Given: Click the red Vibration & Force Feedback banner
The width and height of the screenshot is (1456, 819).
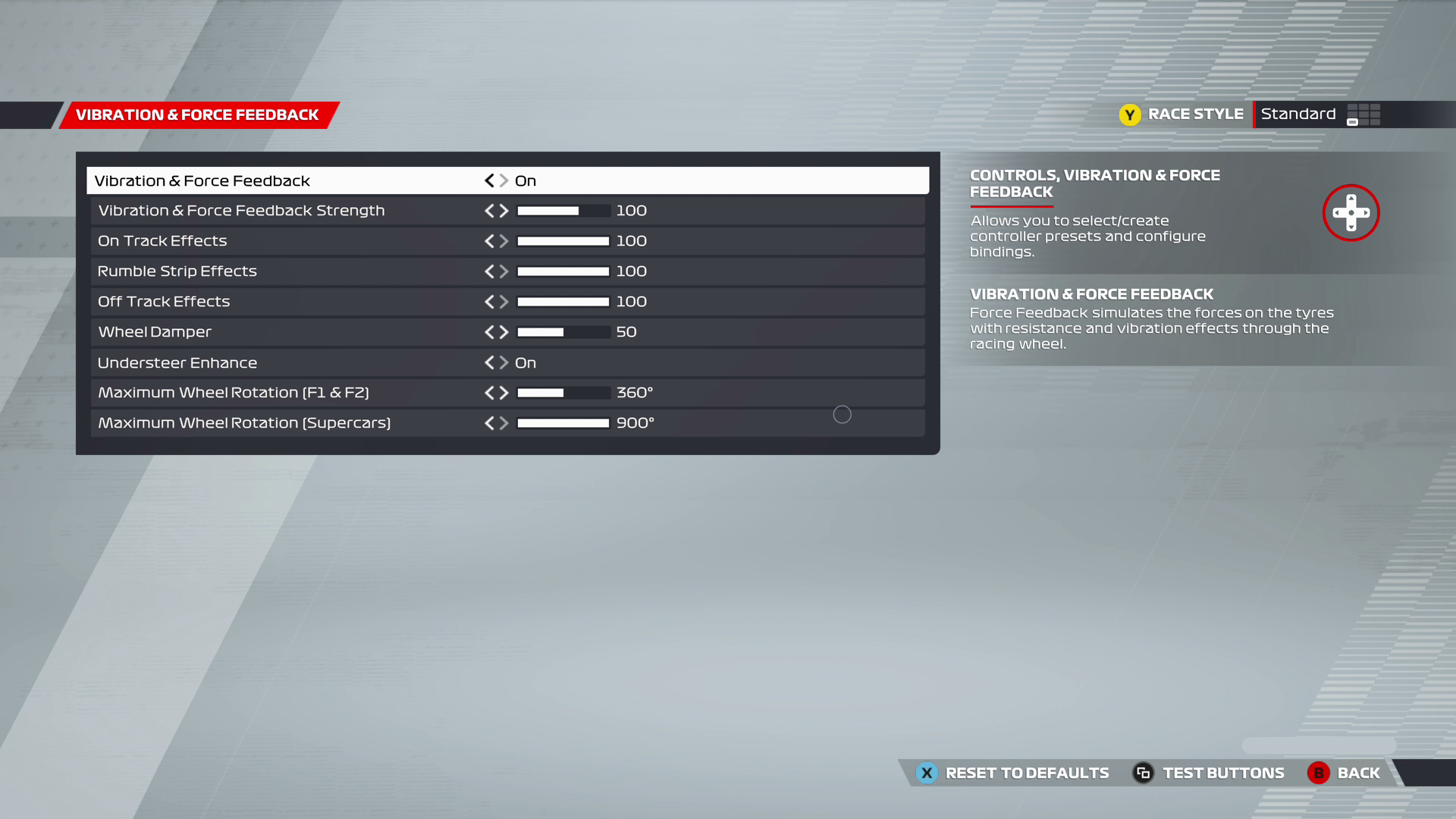Looking at the screenshot, I should coord(196,115).
